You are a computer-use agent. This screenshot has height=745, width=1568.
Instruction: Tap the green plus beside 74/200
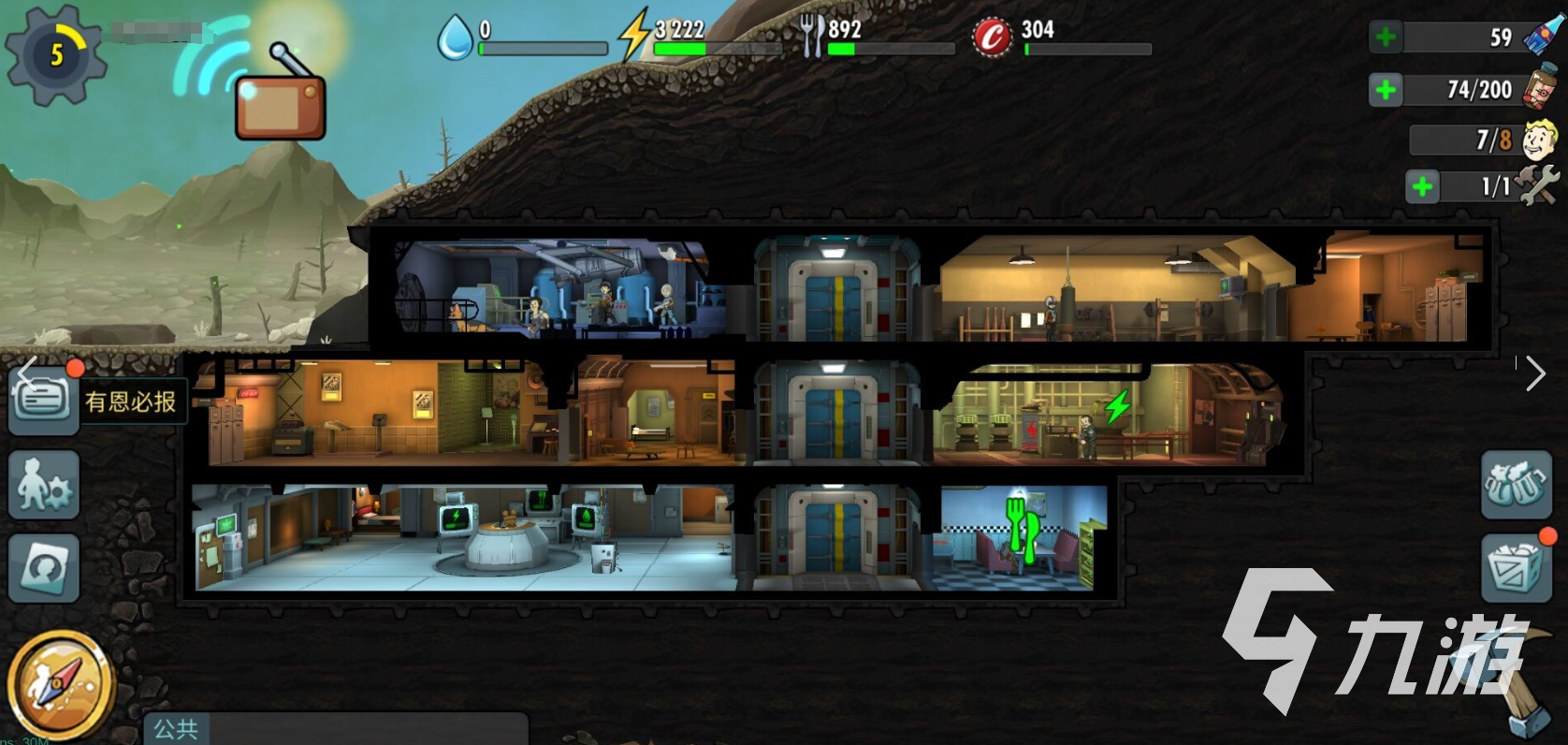pos(1386,90)
